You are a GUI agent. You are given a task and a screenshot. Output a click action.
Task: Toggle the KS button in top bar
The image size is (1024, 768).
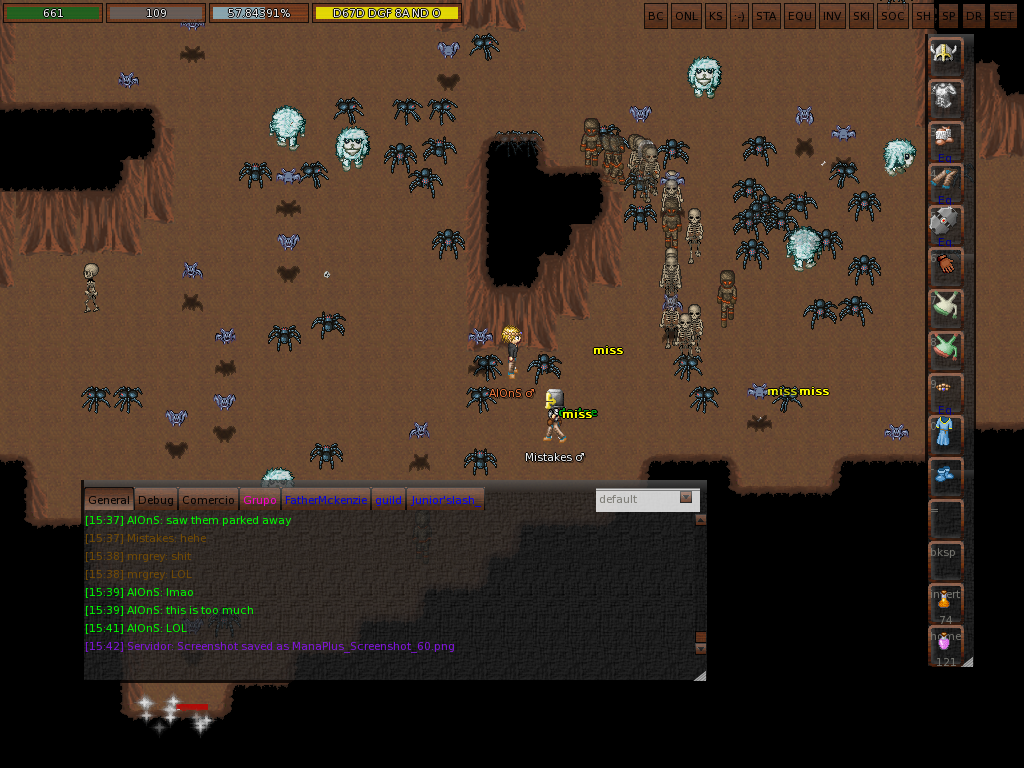715,16
